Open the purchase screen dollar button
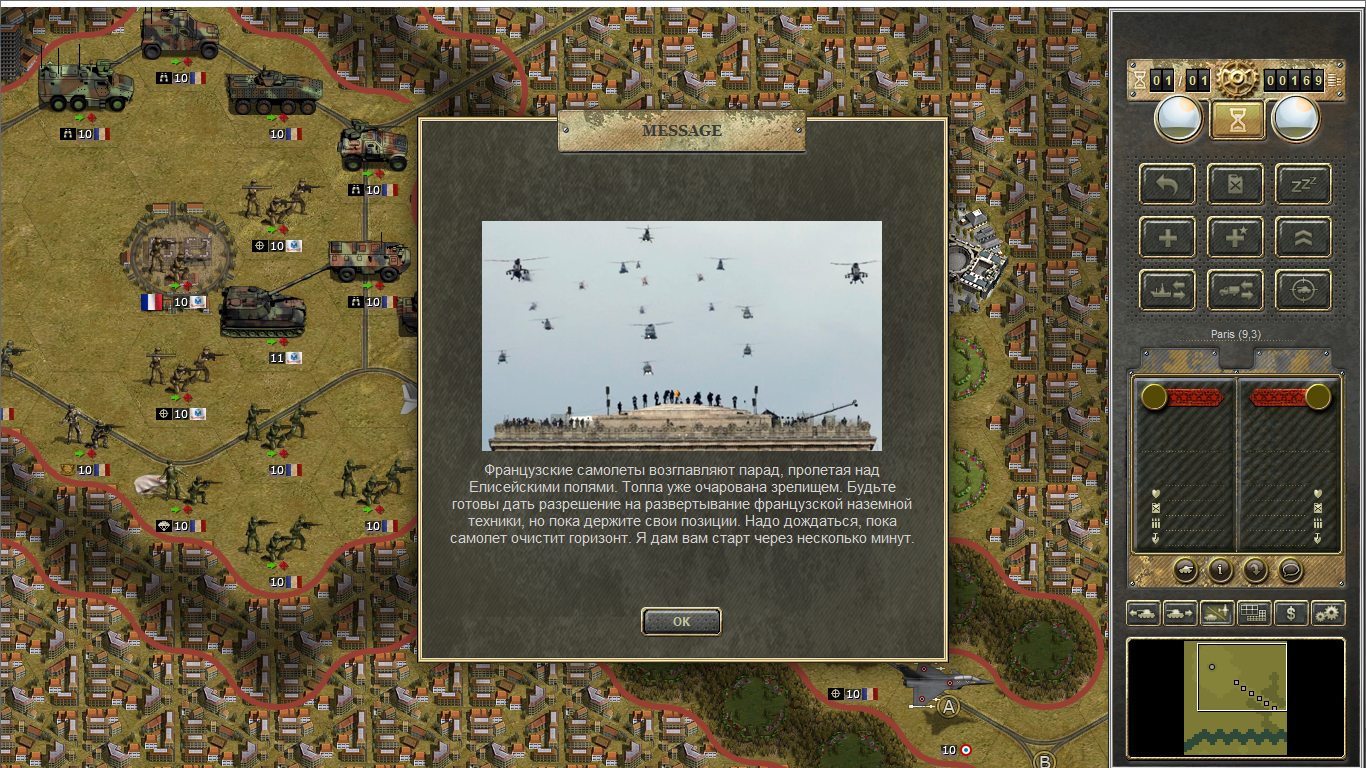The height and width of the screenshot is (768, 1366). click(1291, 613)
